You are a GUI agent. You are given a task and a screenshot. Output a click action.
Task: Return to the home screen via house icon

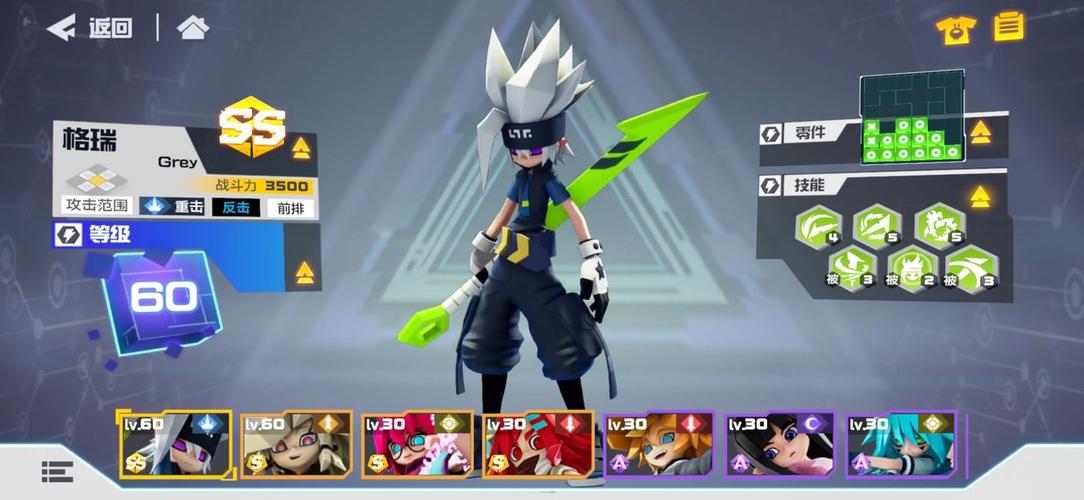point(192,28)
